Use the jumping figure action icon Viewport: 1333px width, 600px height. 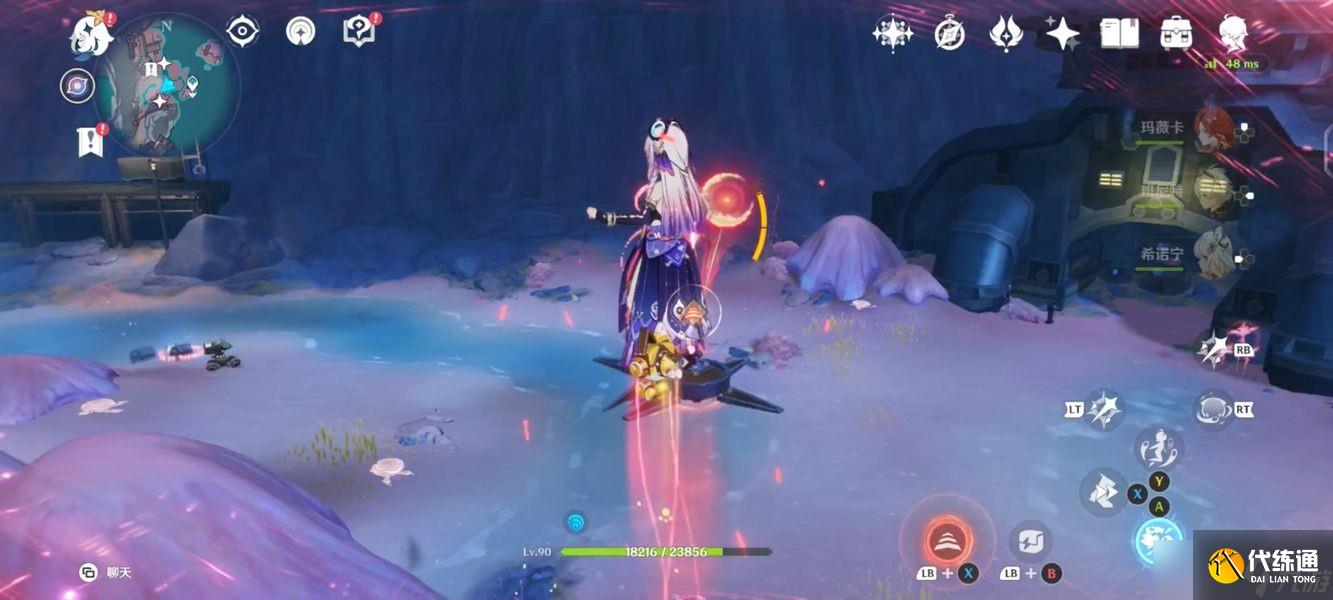click(1159, 446)
